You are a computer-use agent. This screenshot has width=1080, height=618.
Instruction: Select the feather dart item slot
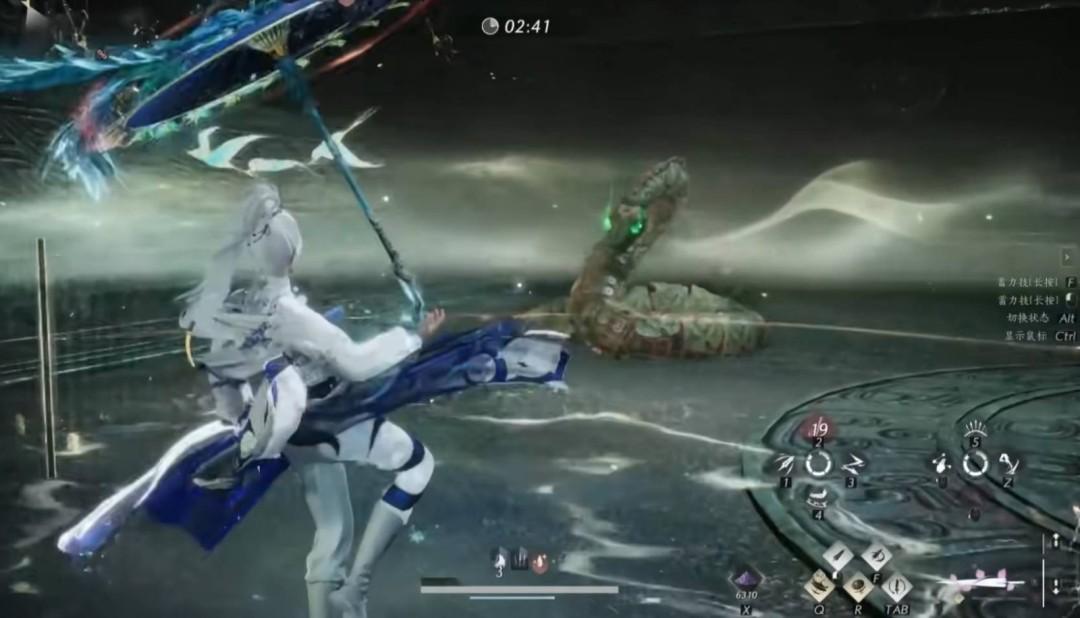tap(784, 463)
